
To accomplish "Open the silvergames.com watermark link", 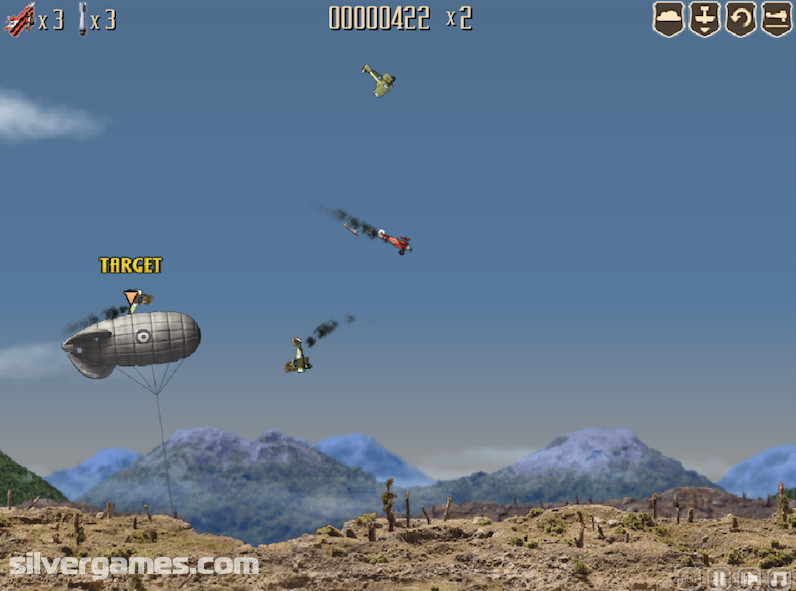I will [134, 565].
